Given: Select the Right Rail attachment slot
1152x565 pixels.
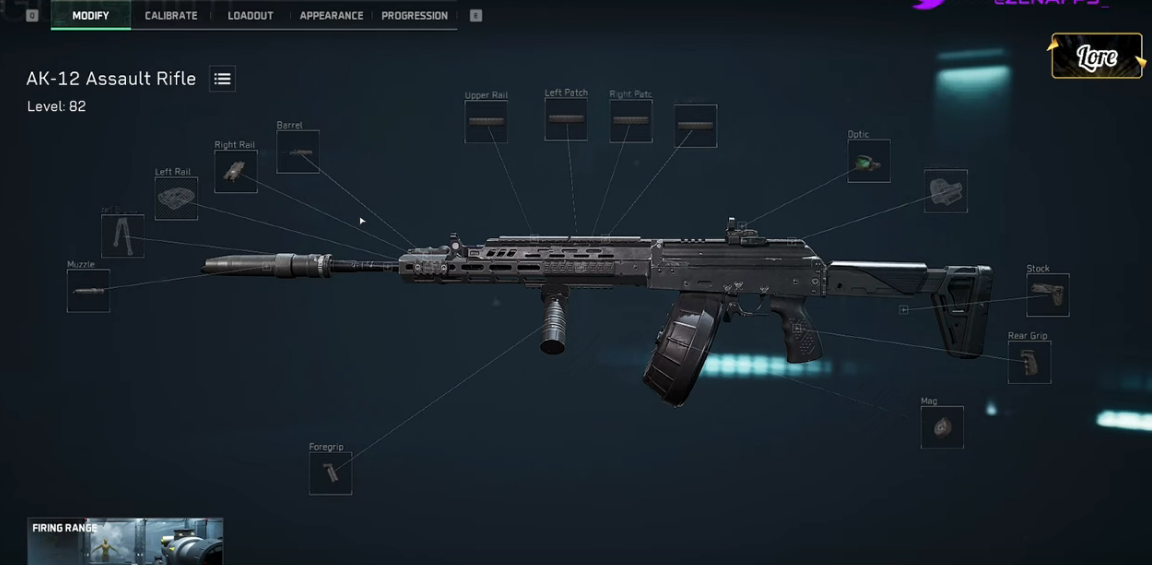Looking at the screenshot, I should pyautogui.click(x=235, y=172).
